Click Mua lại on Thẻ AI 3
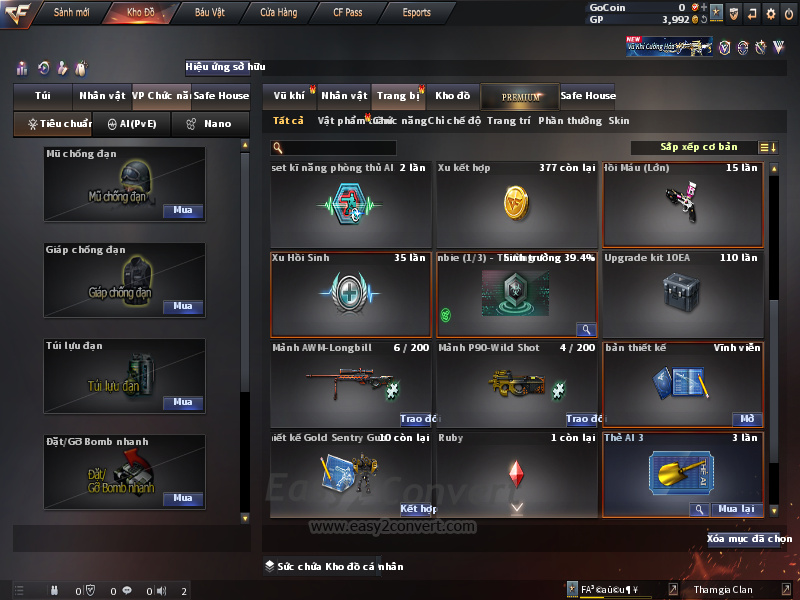 click(x=736, y=509)
